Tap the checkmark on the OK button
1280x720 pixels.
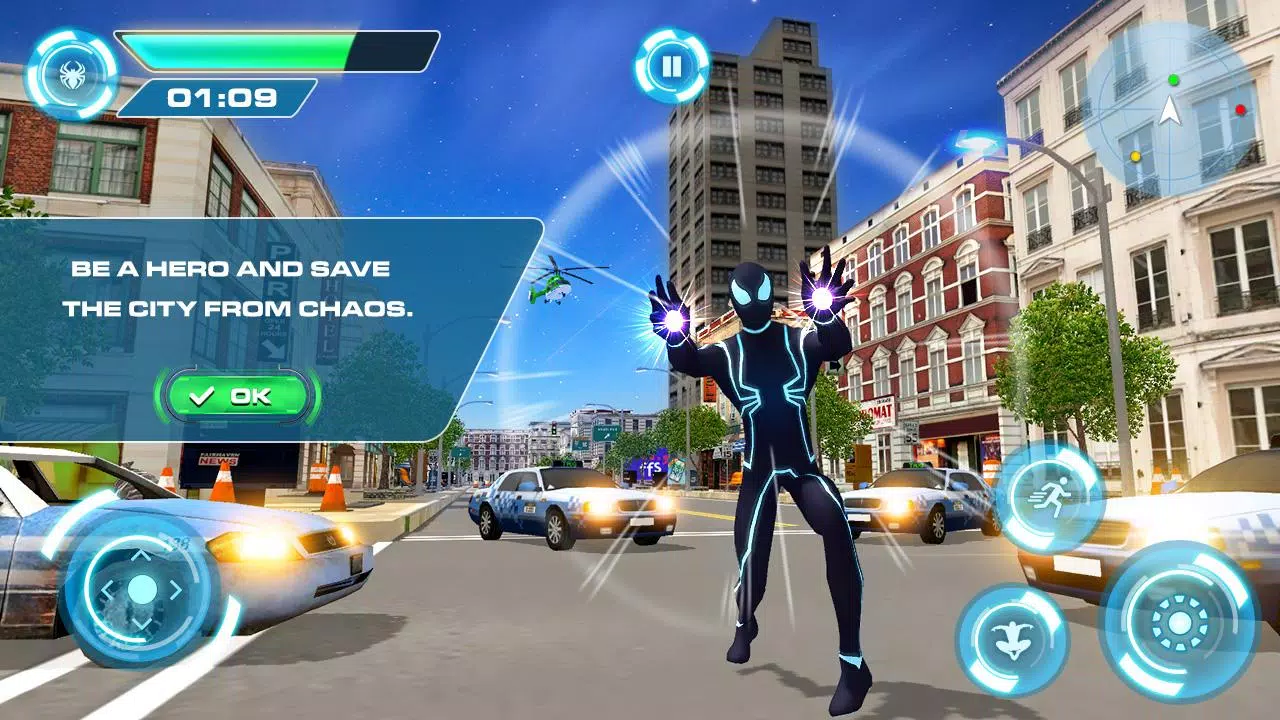point(205,394)
